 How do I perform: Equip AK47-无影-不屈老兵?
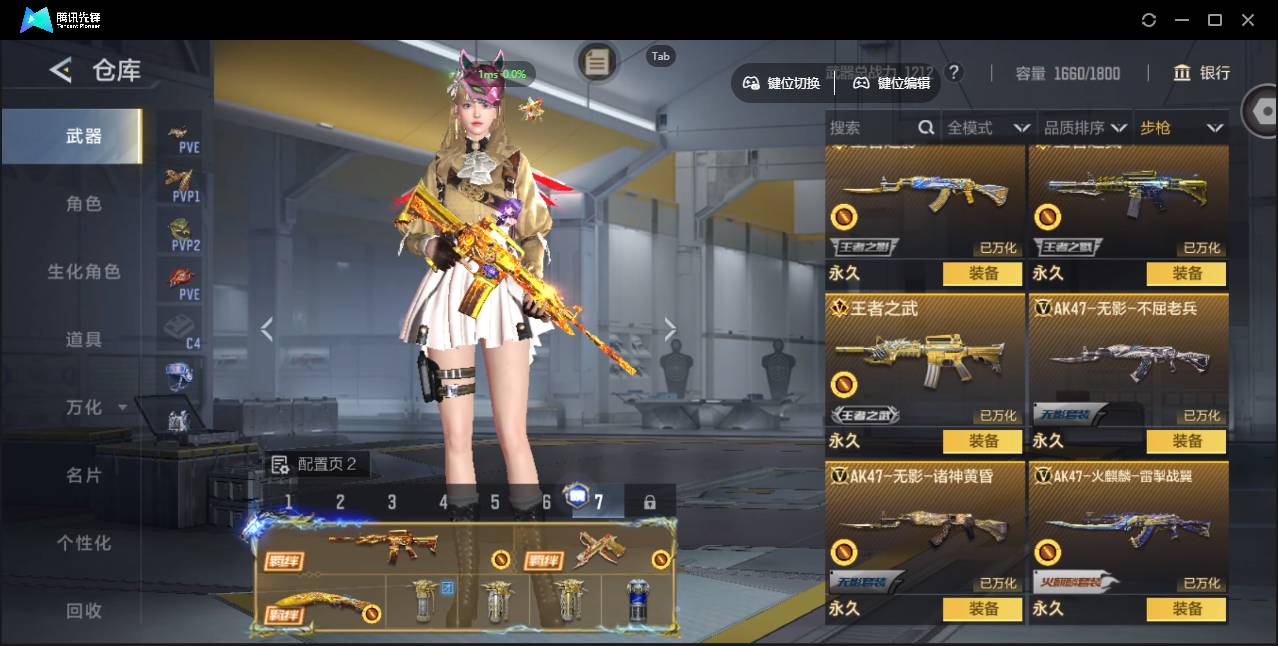[1186, 441]
